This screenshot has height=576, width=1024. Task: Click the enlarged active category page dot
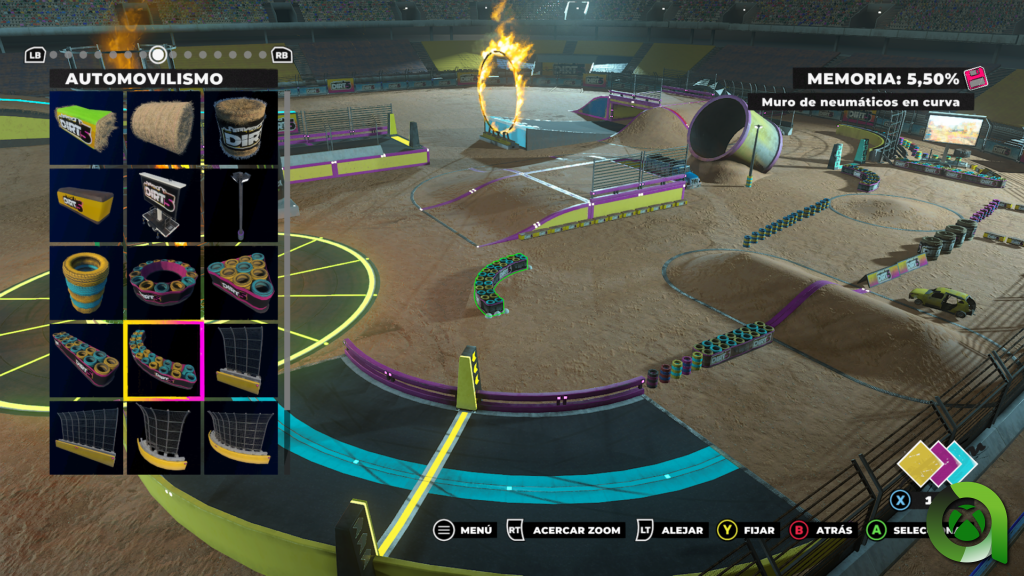point(158,54)
